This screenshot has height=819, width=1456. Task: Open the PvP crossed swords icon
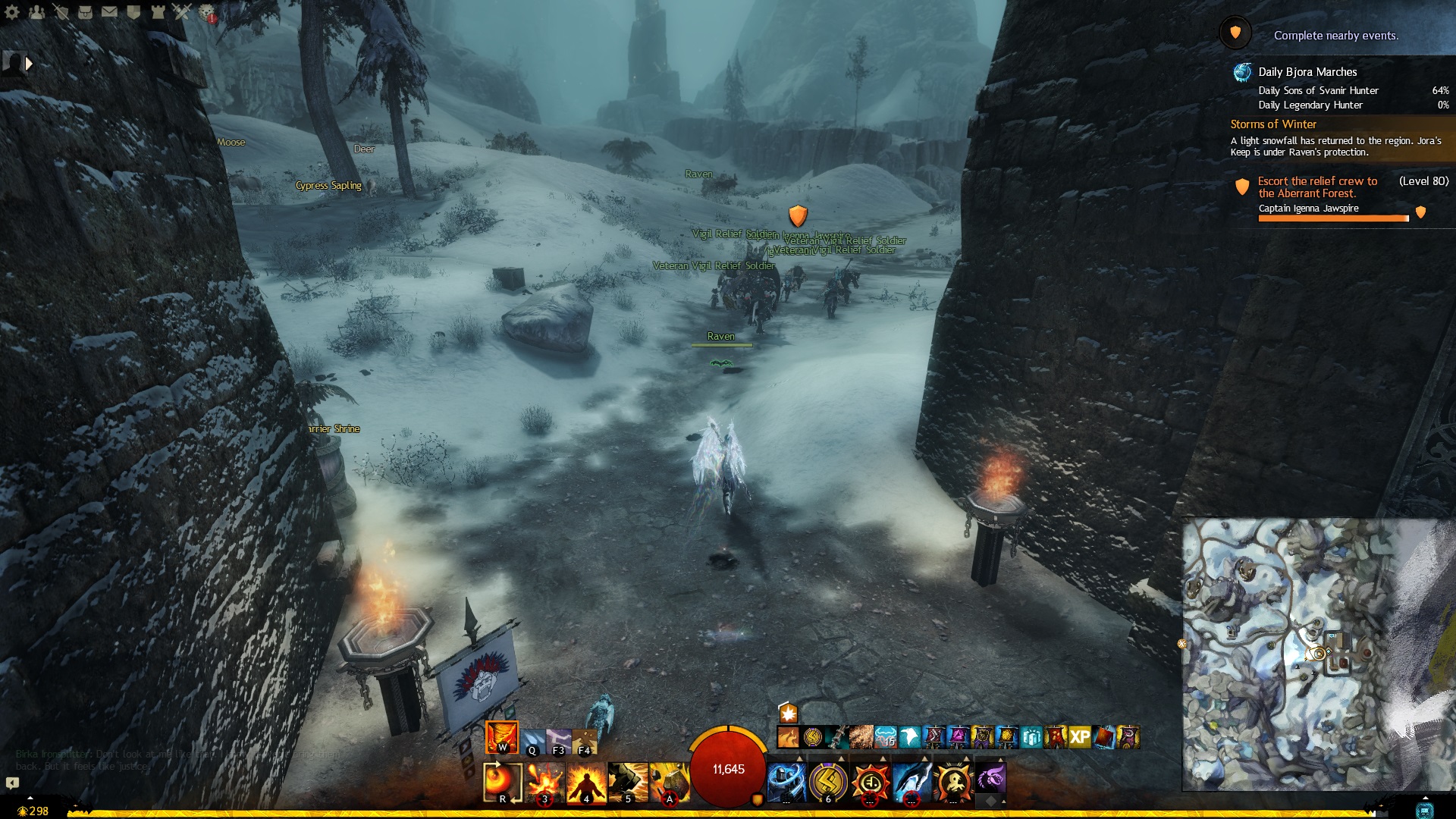(x=182, y=12)
